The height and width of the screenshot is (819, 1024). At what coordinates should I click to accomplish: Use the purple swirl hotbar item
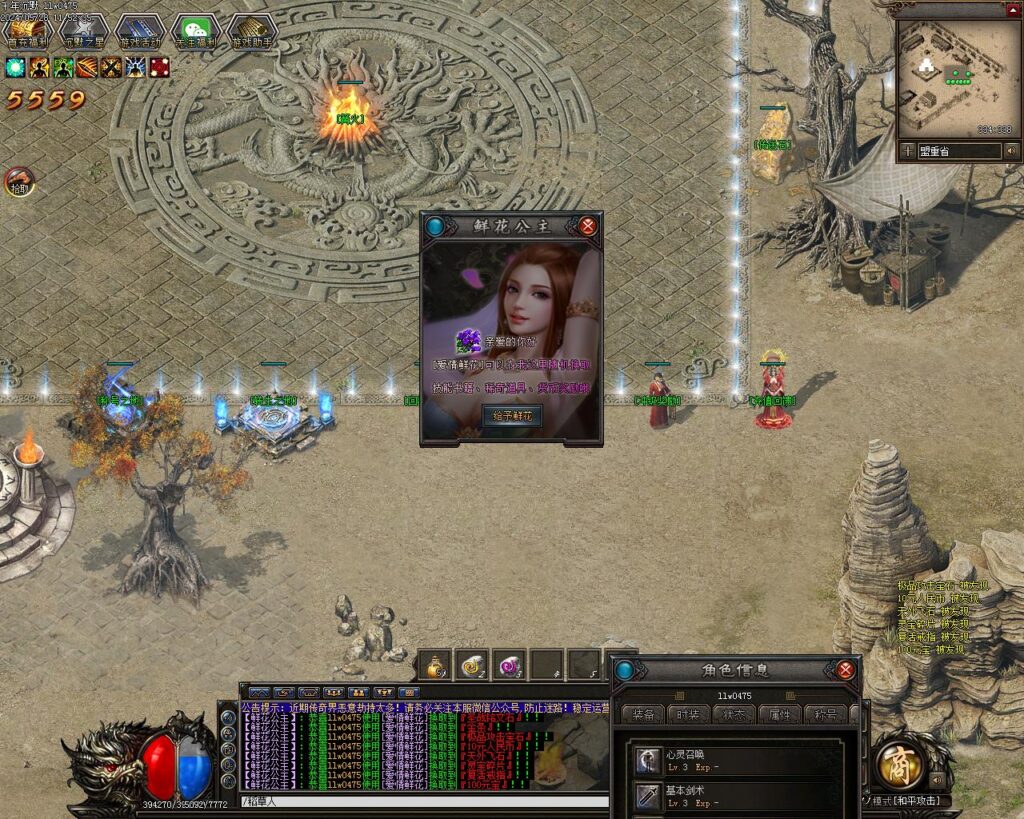pos(510,664)
